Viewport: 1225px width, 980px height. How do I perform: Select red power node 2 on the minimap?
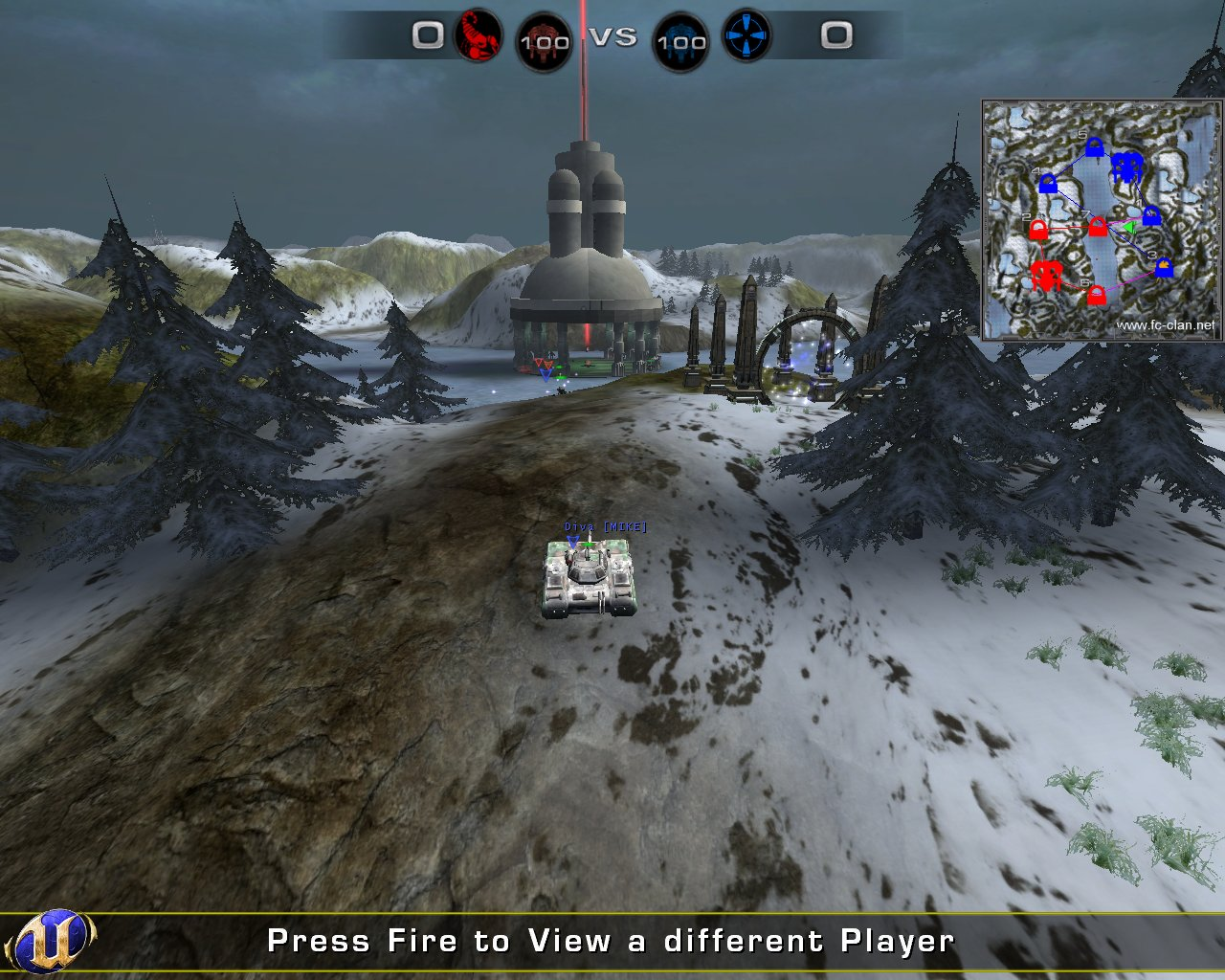[1038, 230]
